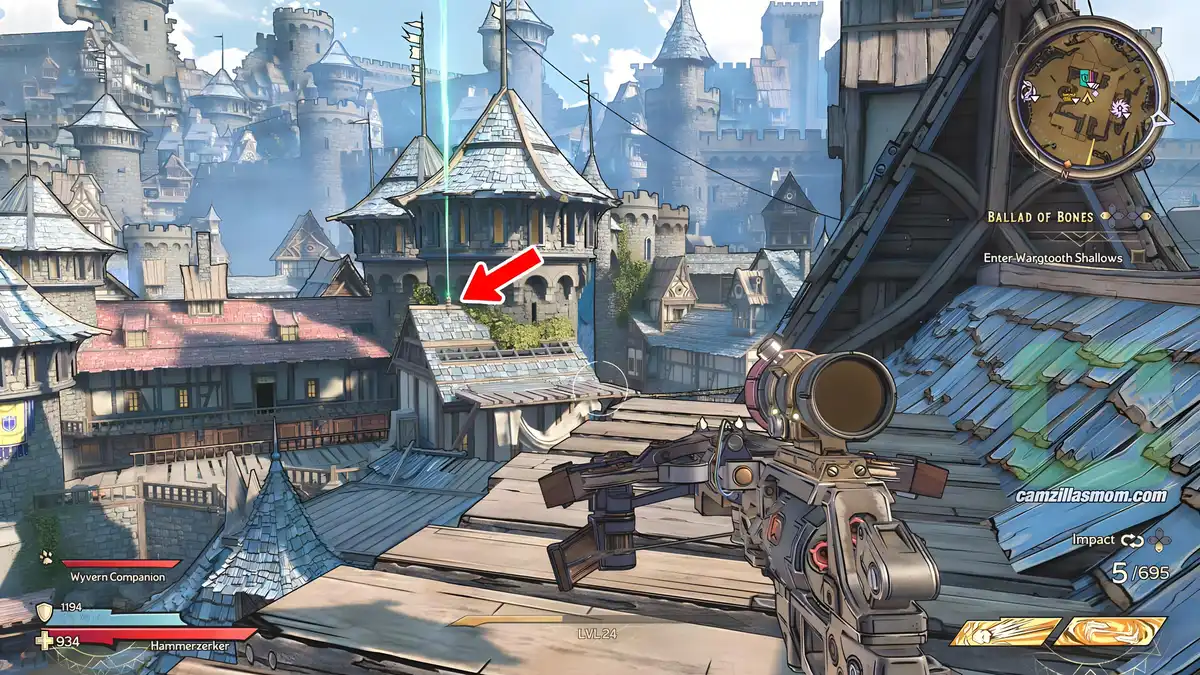Toggle the Impact fire mode swap icon

(x=1132, y=540)
